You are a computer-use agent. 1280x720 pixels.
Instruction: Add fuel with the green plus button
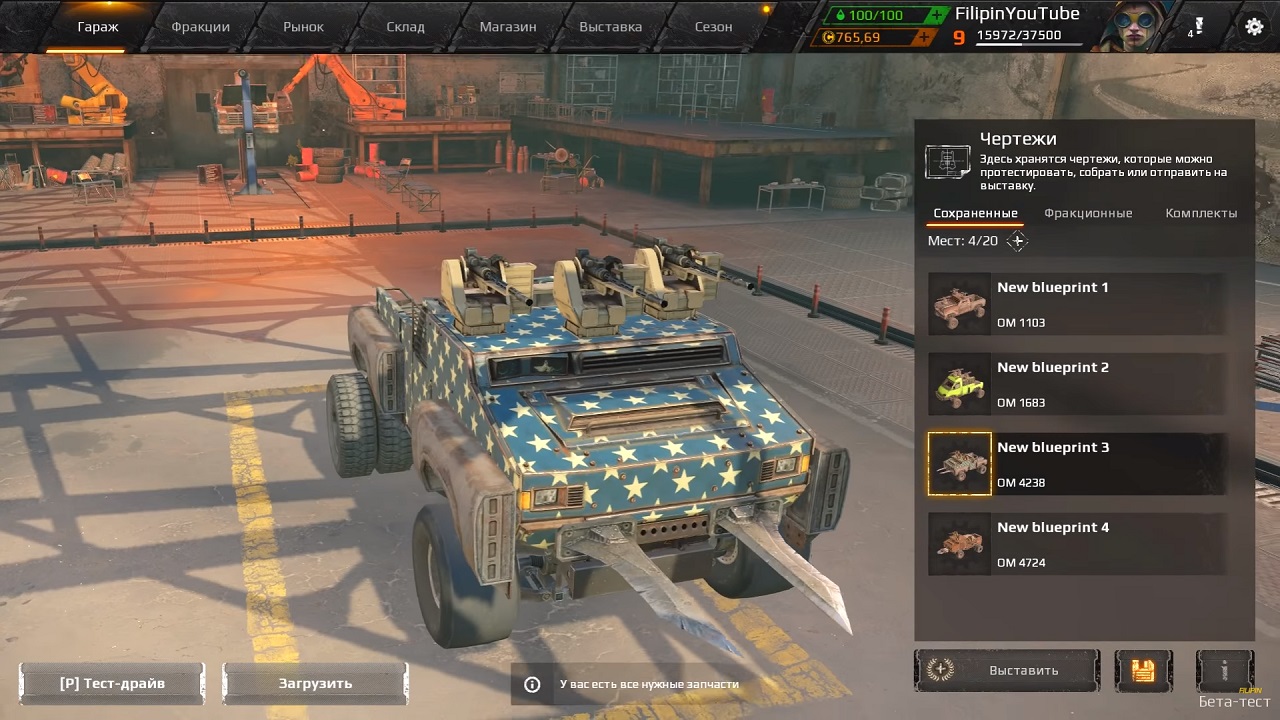tap(936, 15)
